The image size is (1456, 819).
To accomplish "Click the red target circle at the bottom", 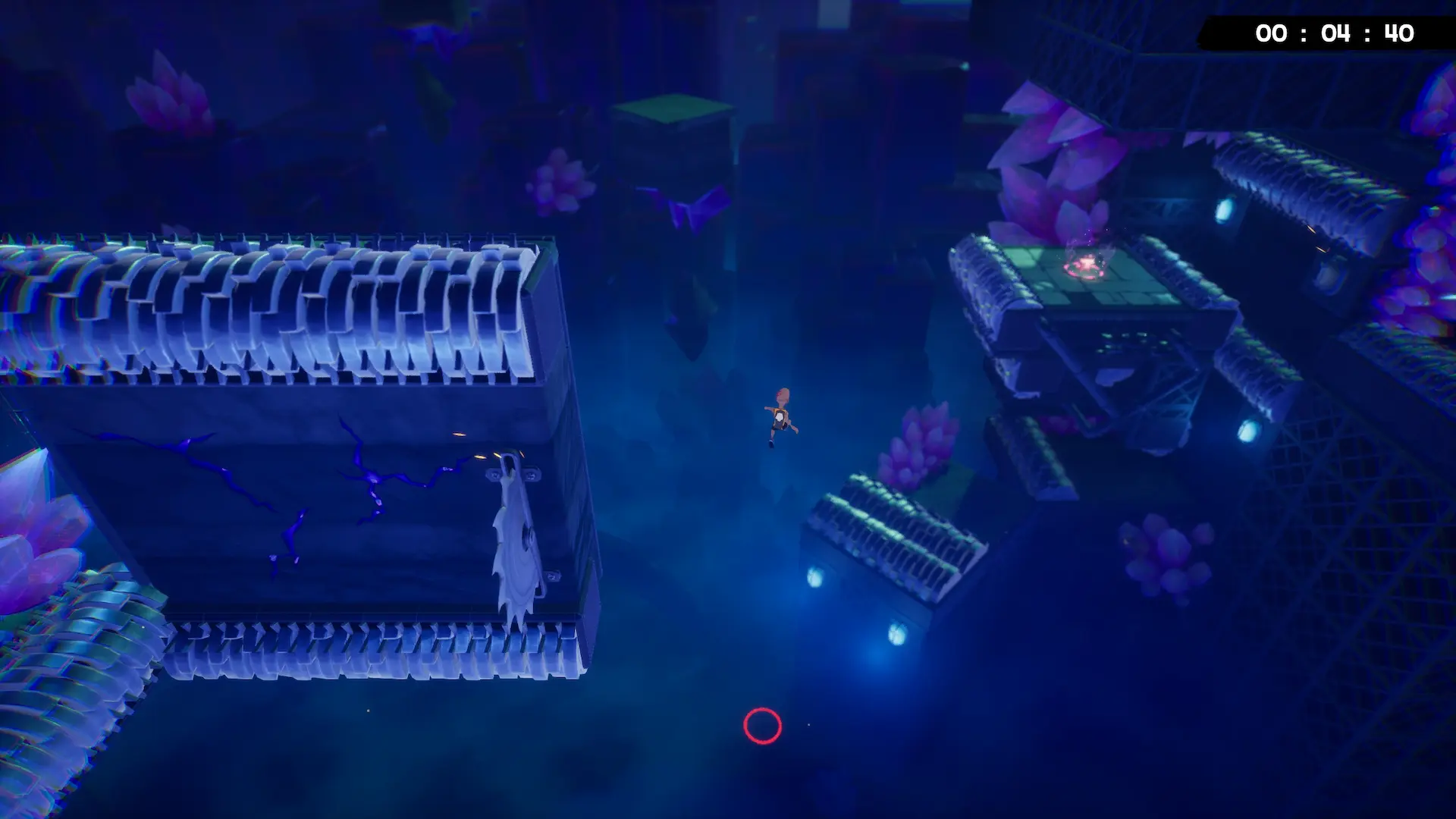I will [x=764, y=726].
